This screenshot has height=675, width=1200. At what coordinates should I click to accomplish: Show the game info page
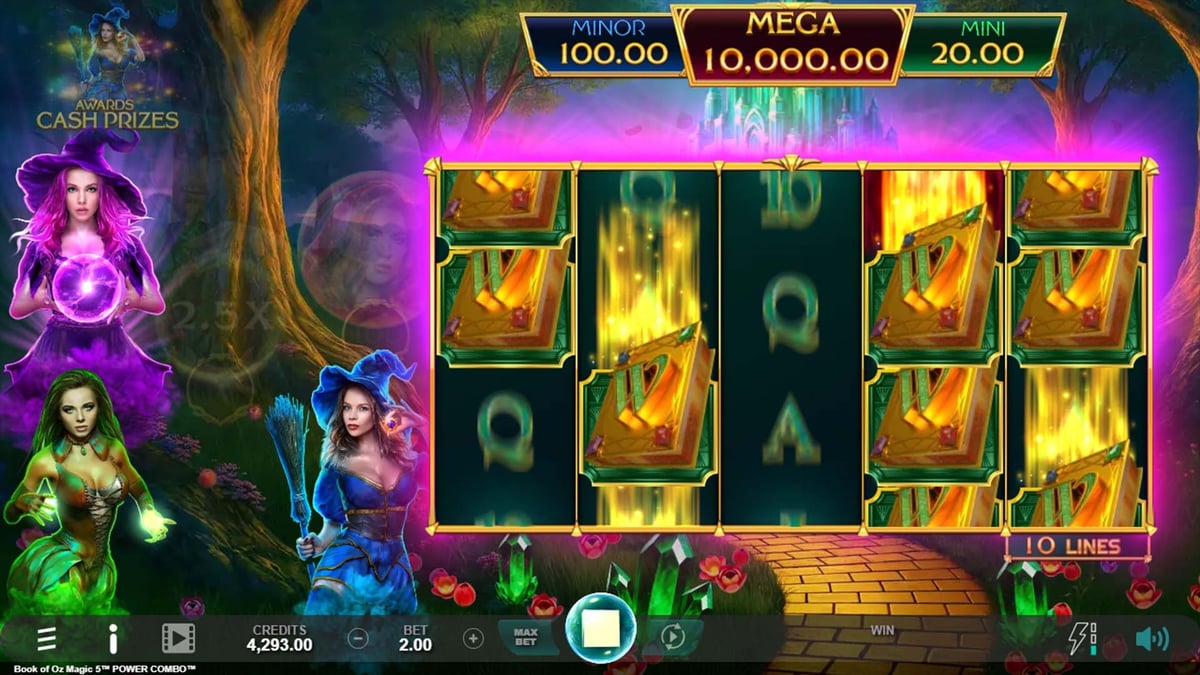point(113,638)
